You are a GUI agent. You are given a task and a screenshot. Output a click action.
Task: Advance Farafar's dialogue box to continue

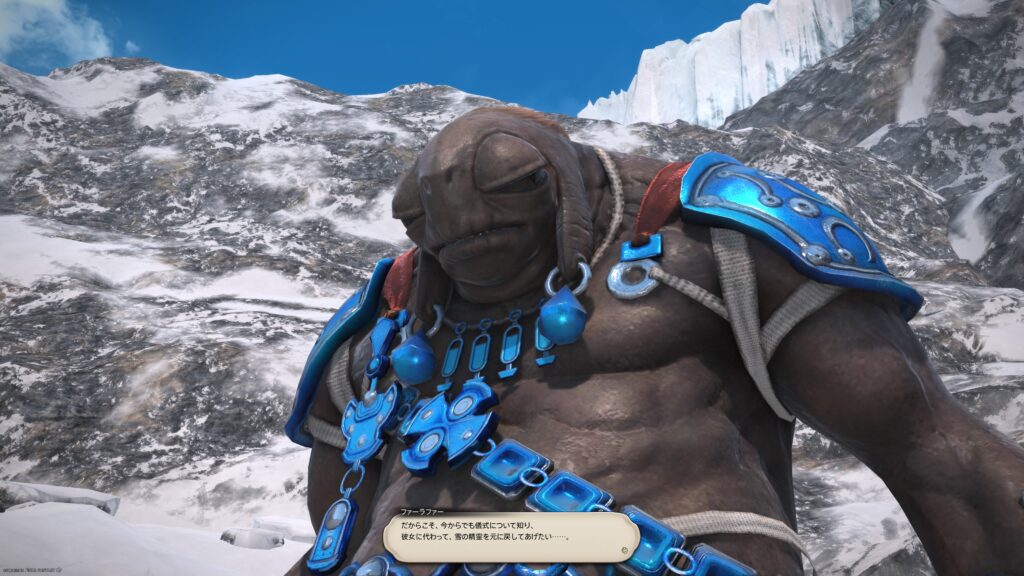(x=510, y=537)
